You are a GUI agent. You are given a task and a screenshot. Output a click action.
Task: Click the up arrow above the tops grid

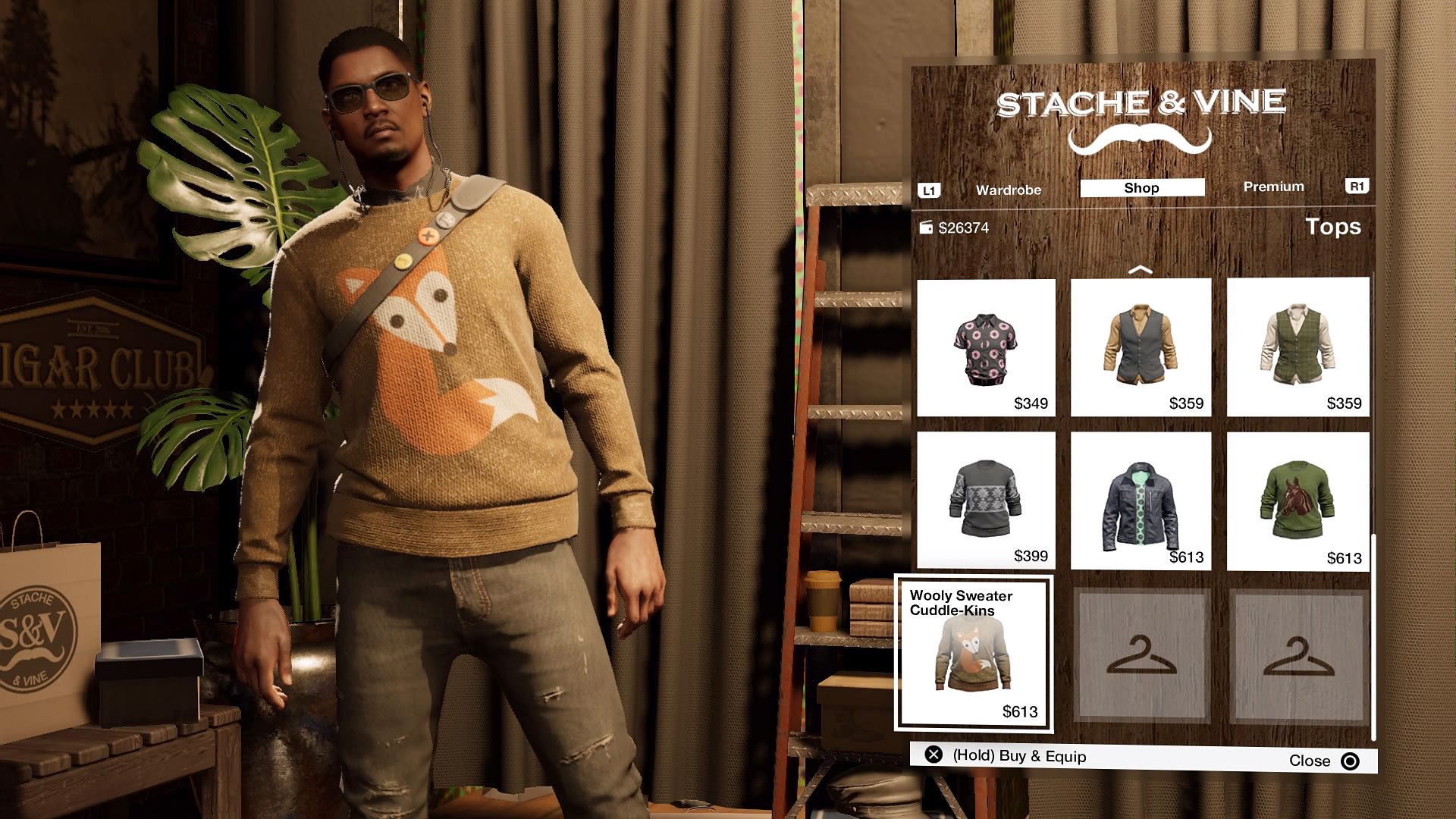pyautogui.click(x=1140, y=269)
